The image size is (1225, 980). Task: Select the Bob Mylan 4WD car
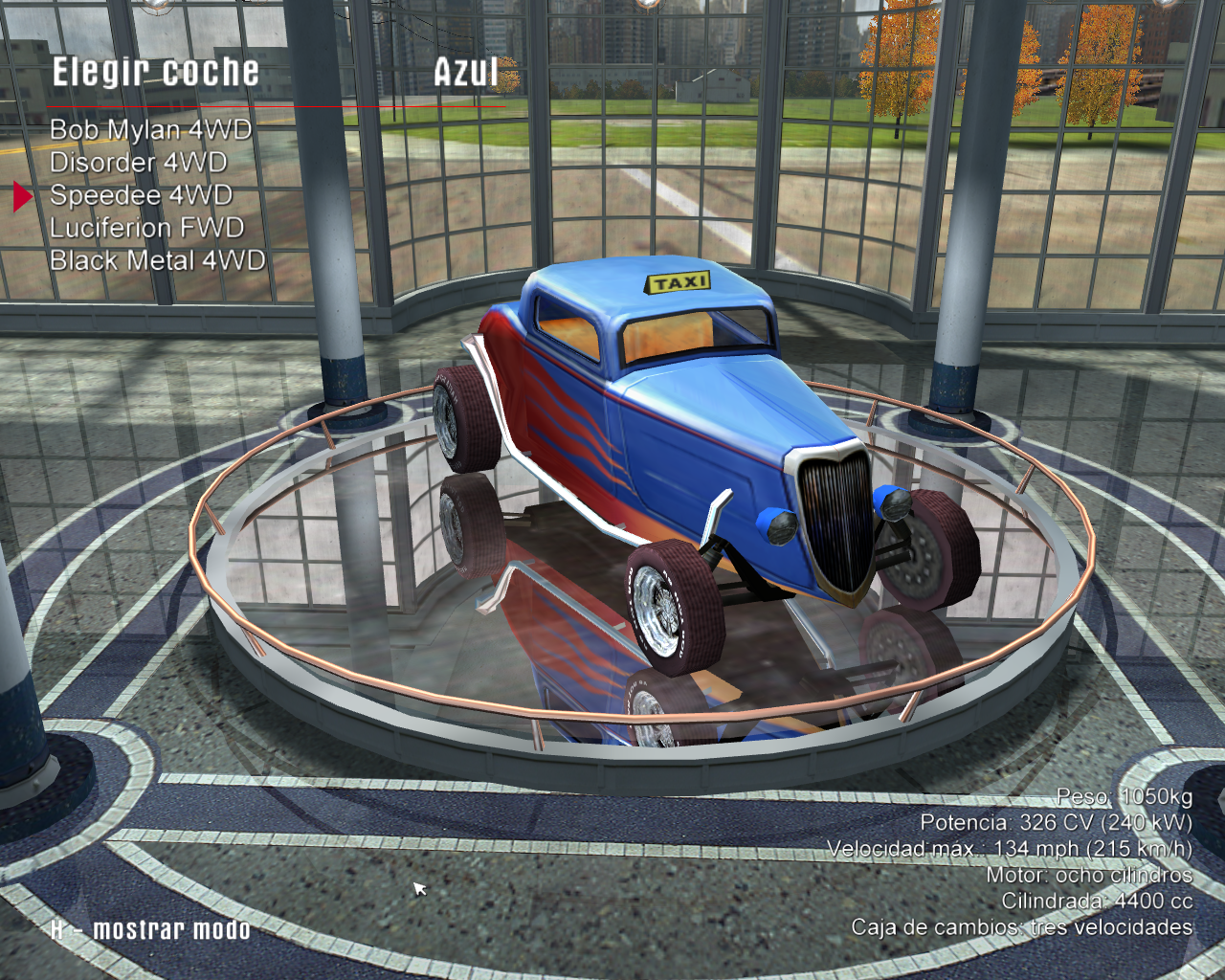150,130
